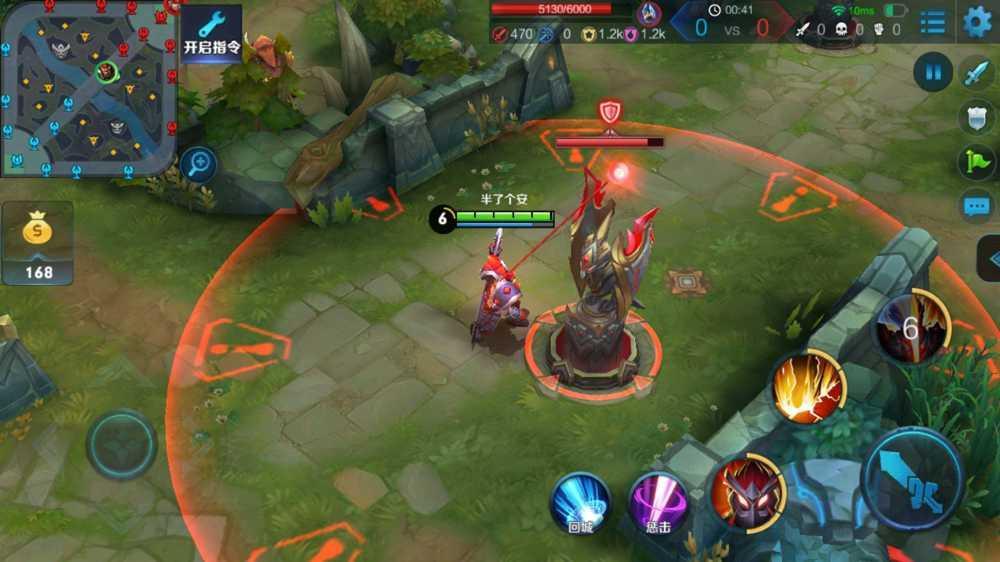Open the gear settings menu
Image resolution: width=1000 pixels, height=562 pixels.
click(x=977, y=21)
